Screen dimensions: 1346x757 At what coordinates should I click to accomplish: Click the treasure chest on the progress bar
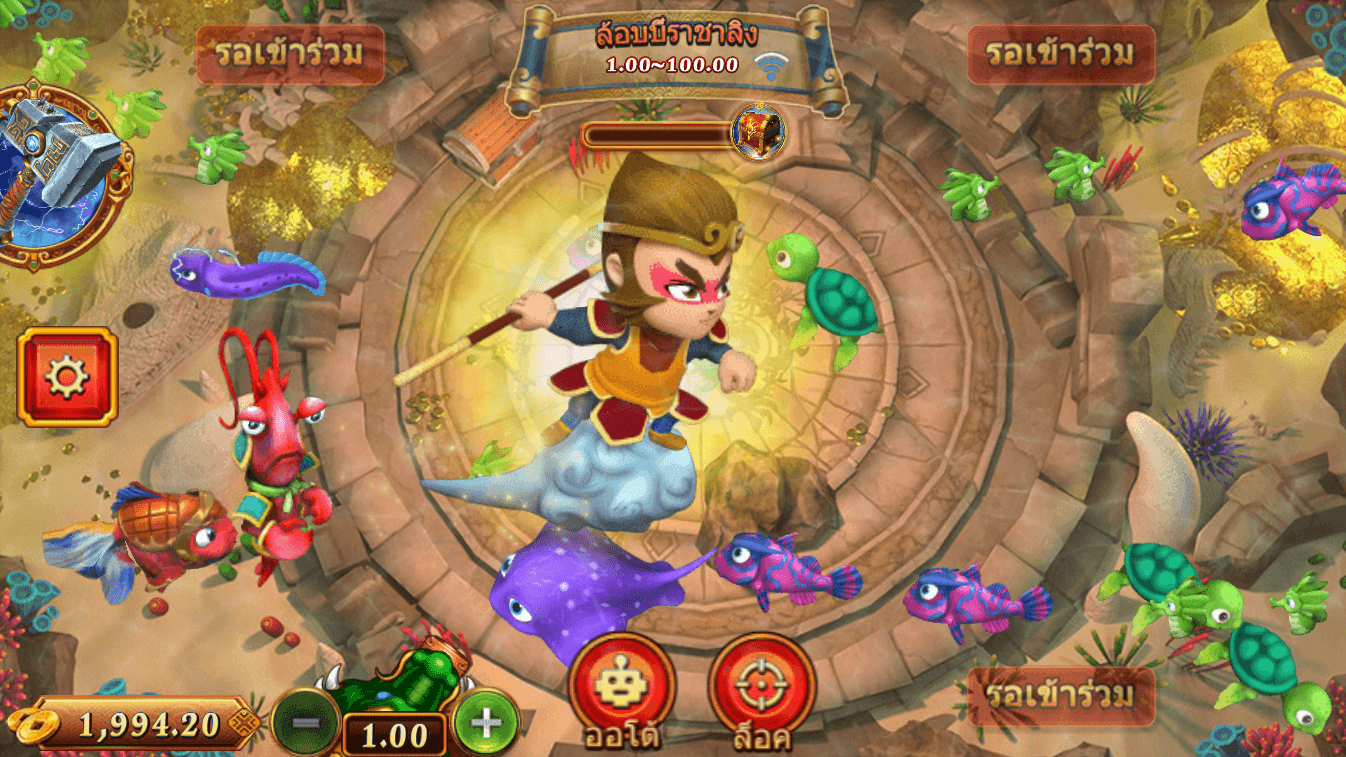(757, 133)
